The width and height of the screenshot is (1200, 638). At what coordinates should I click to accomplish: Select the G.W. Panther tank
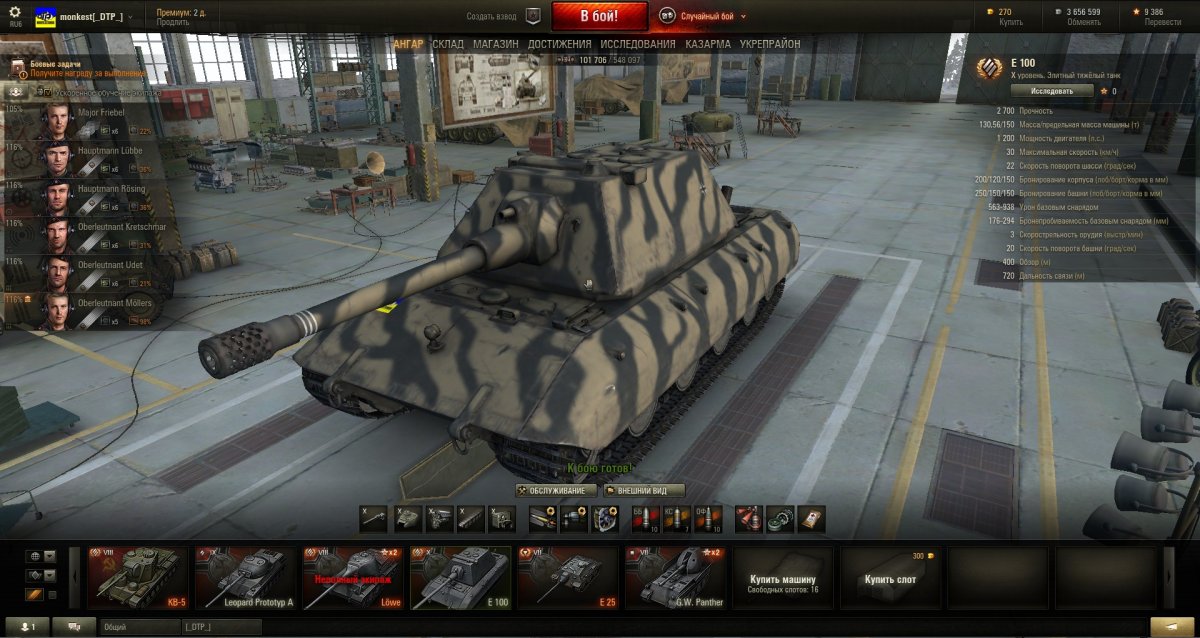(675, 577)
